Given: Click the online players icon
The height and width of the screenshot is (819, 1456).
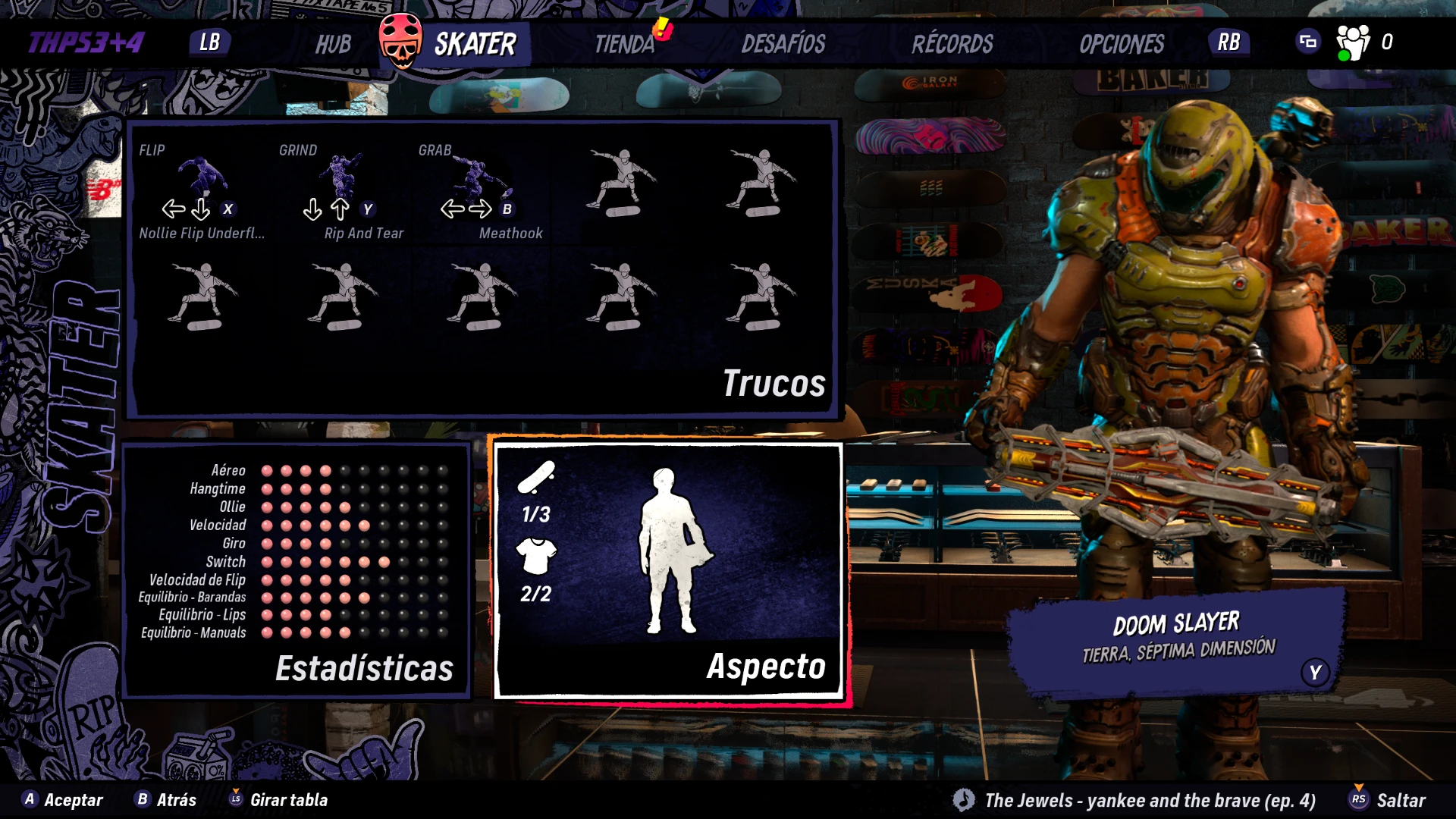Looking at the screenshot, I should pyautogui.click(x=1353, y=42).
